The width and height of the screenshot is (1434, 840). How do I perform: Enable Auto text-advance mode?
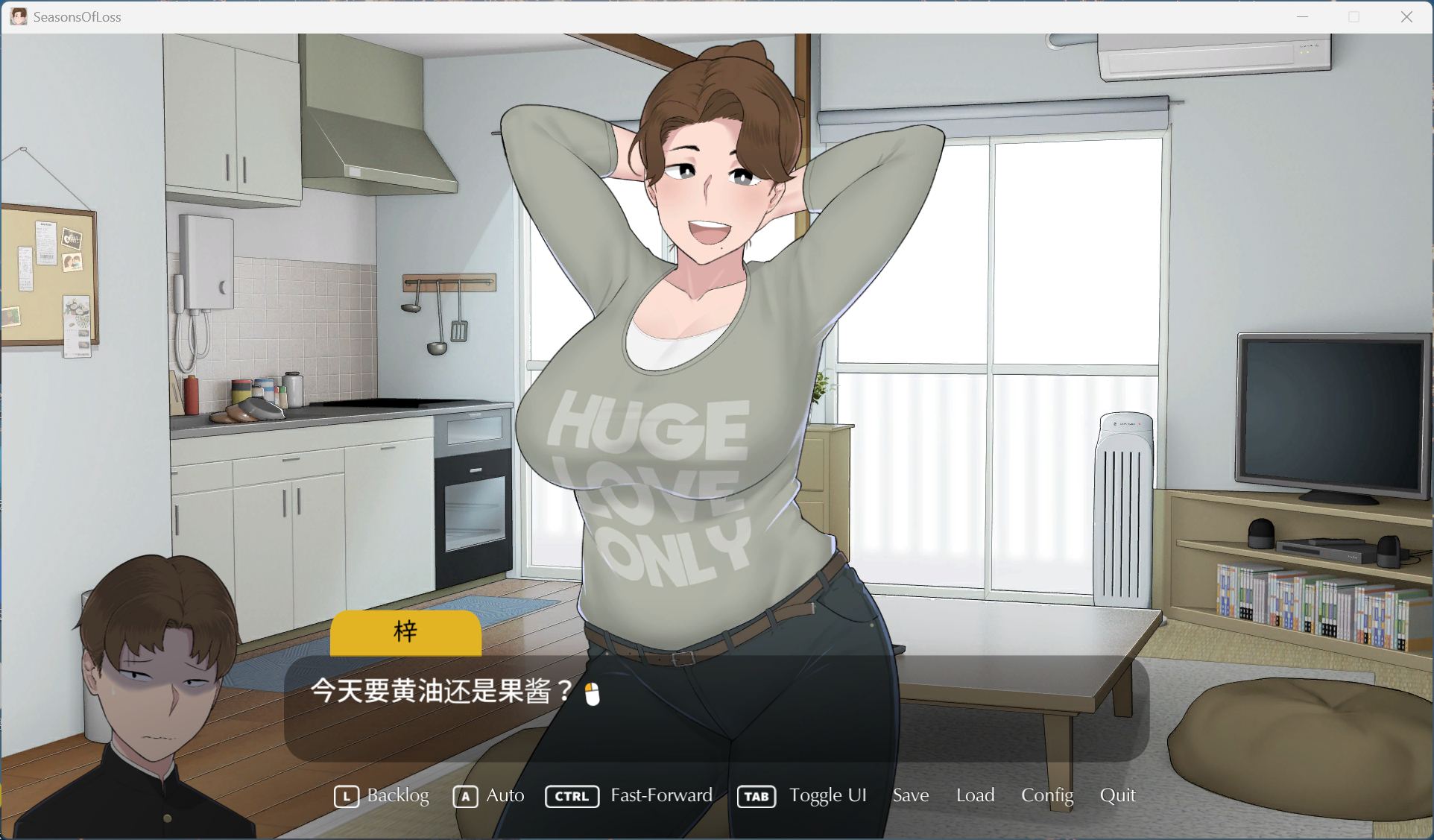click(505, 797)
